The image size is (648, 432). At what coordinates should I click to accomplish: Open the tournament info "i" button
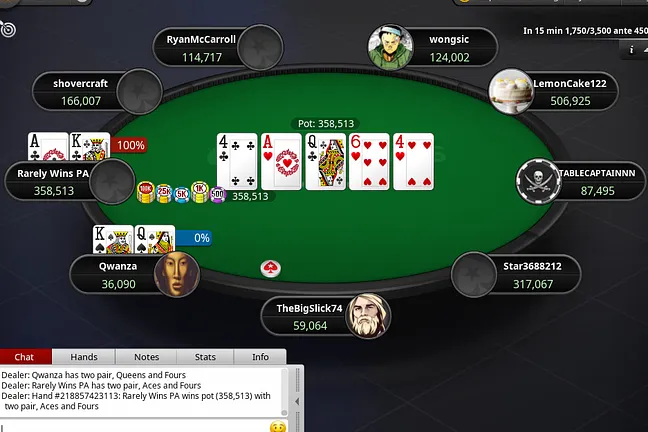pos(632,48)
